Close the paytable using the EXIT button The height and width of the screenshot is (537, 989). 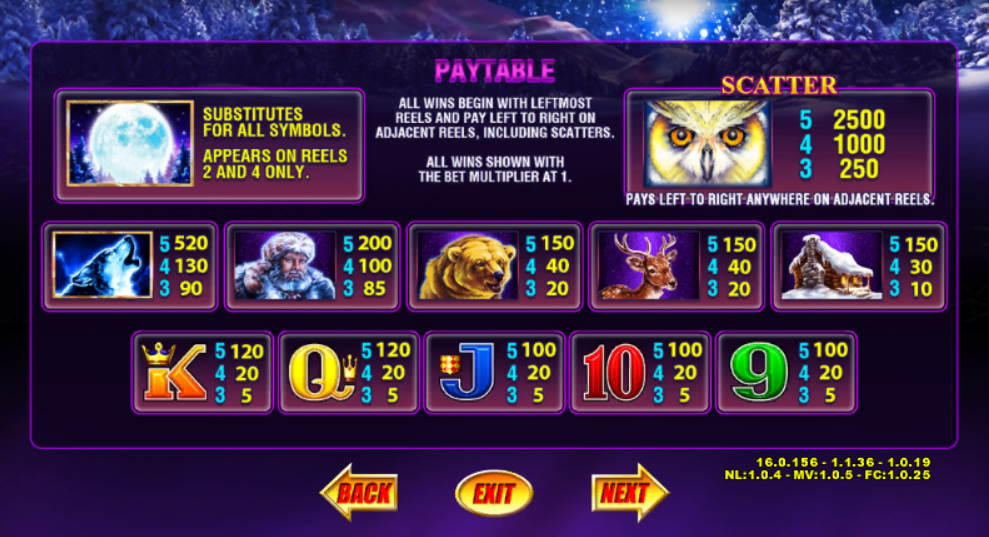pyautogui.click(x=493, y=492)
